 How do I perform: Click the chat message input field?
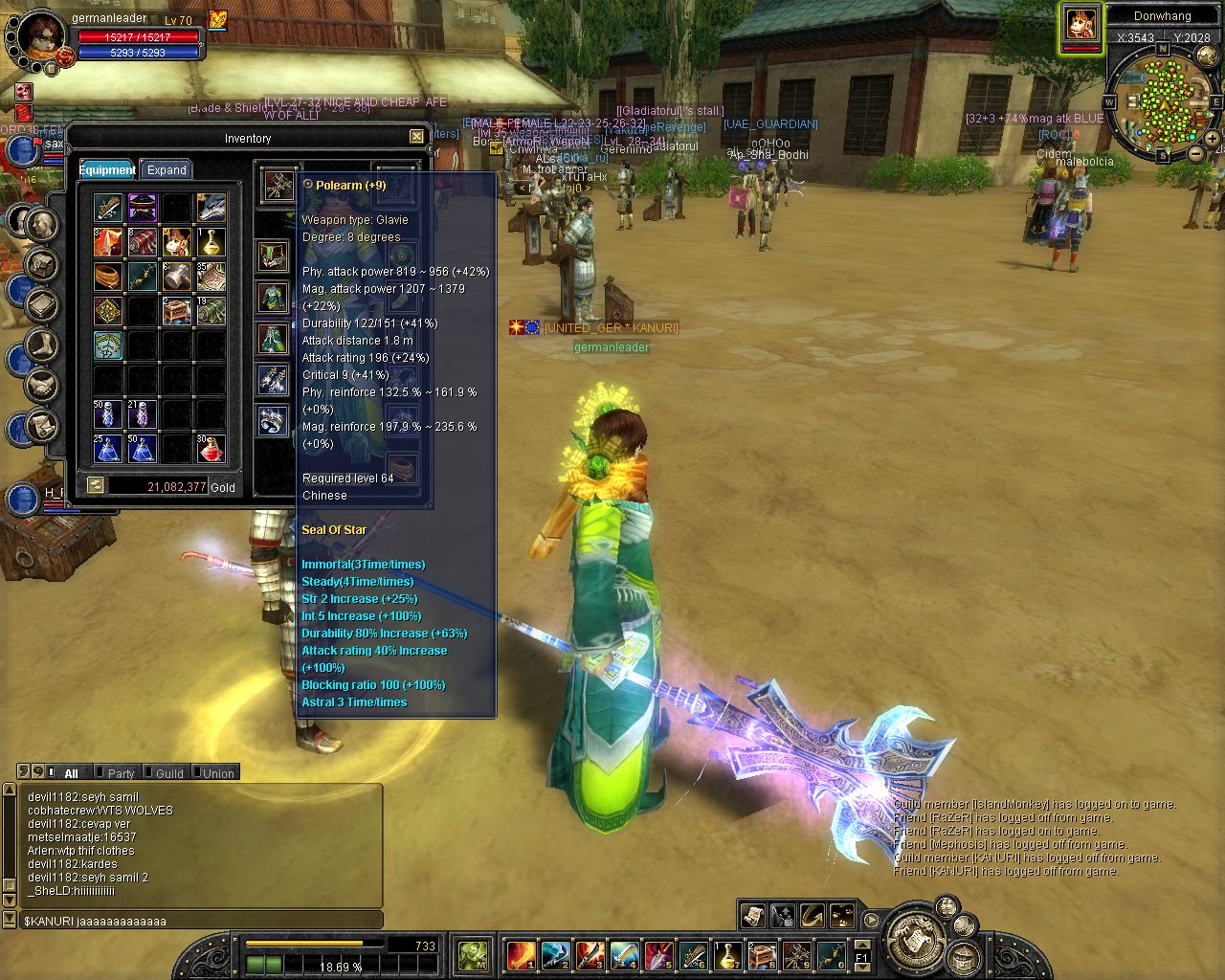pos(201,921)
